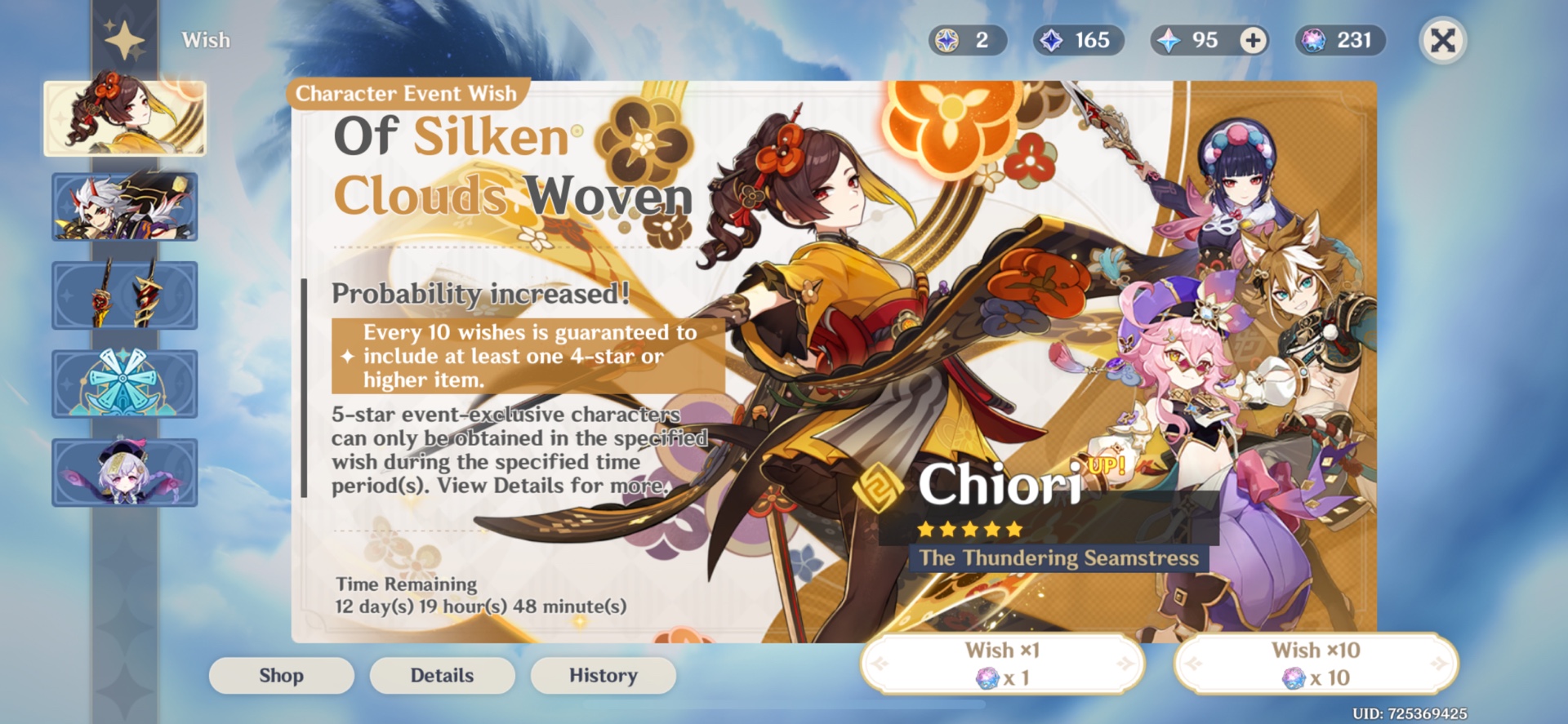Open the Wanderlust Invocation standard banner
Image resolution: width=1568 pixels, height=724 pixels.
tap(124, 382)
